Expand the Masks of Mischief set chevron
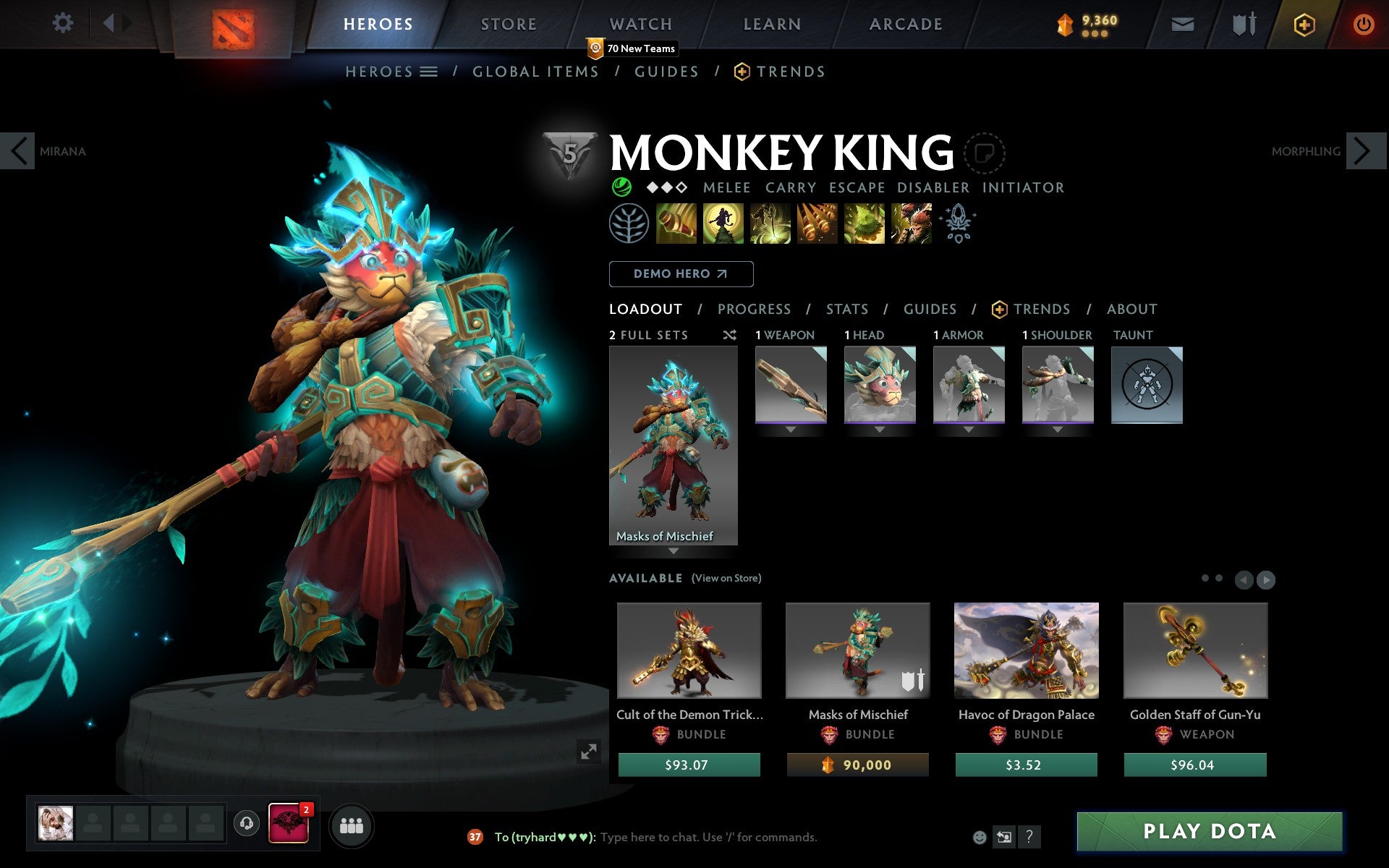The image size is (1389, 868). click(x=674, y=550)
